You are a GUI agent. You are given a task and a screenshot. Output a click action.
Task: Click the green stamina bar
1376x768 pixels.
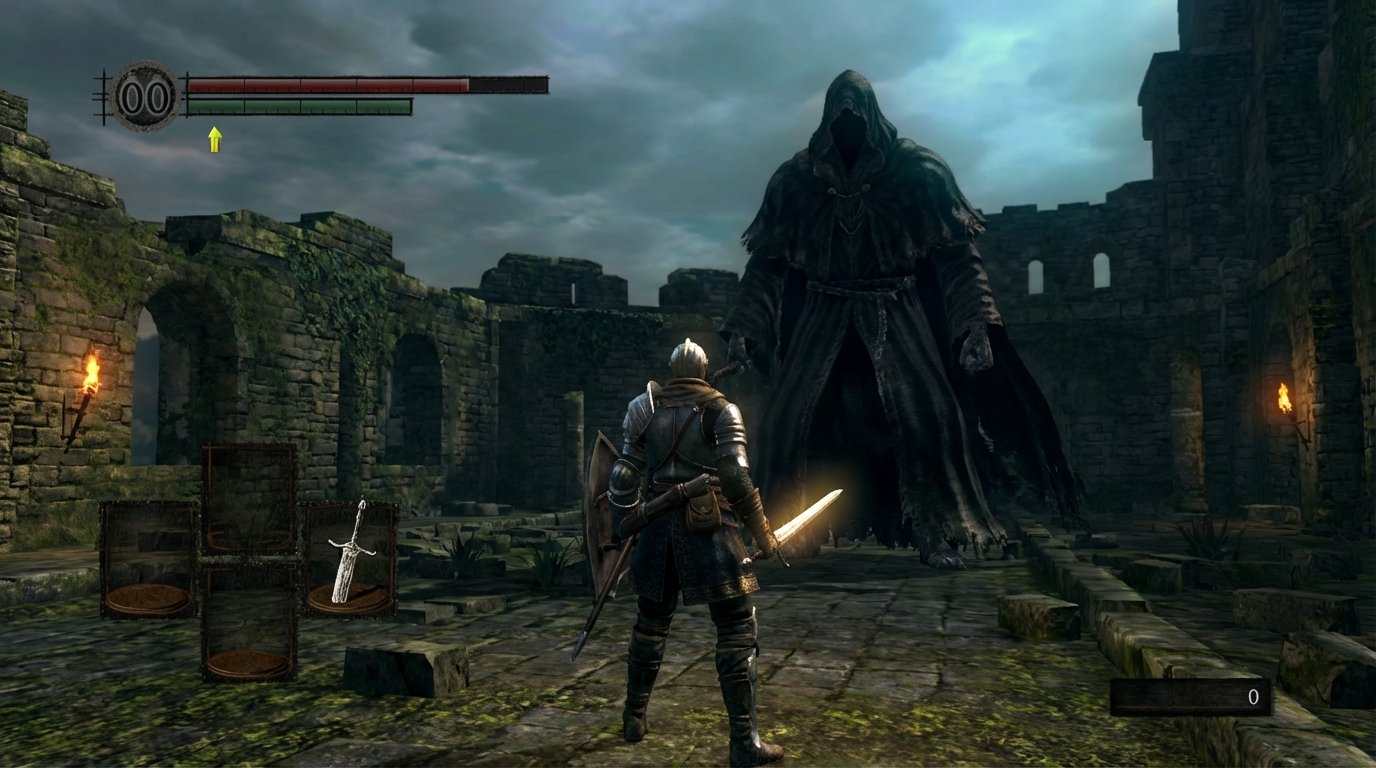pyautogui.click(x=300, y=108)
